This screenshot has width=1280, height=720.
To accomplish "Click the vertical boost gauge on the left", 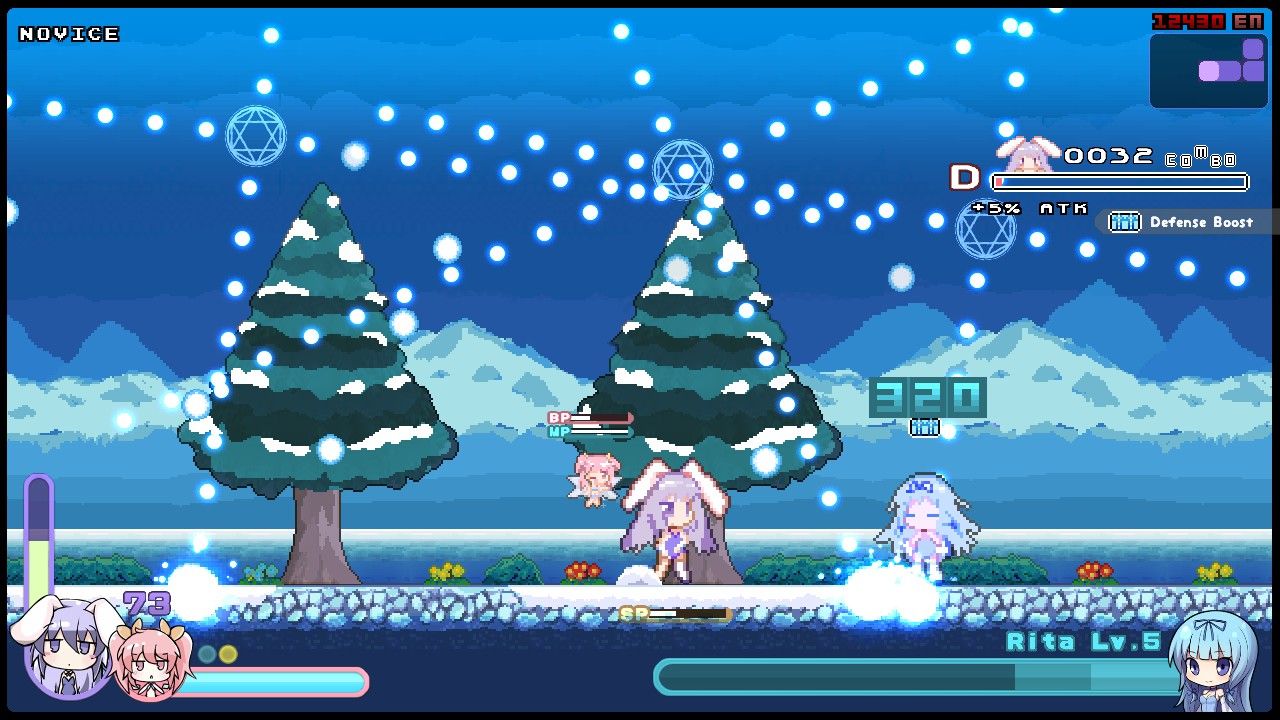I will (40, 545).
